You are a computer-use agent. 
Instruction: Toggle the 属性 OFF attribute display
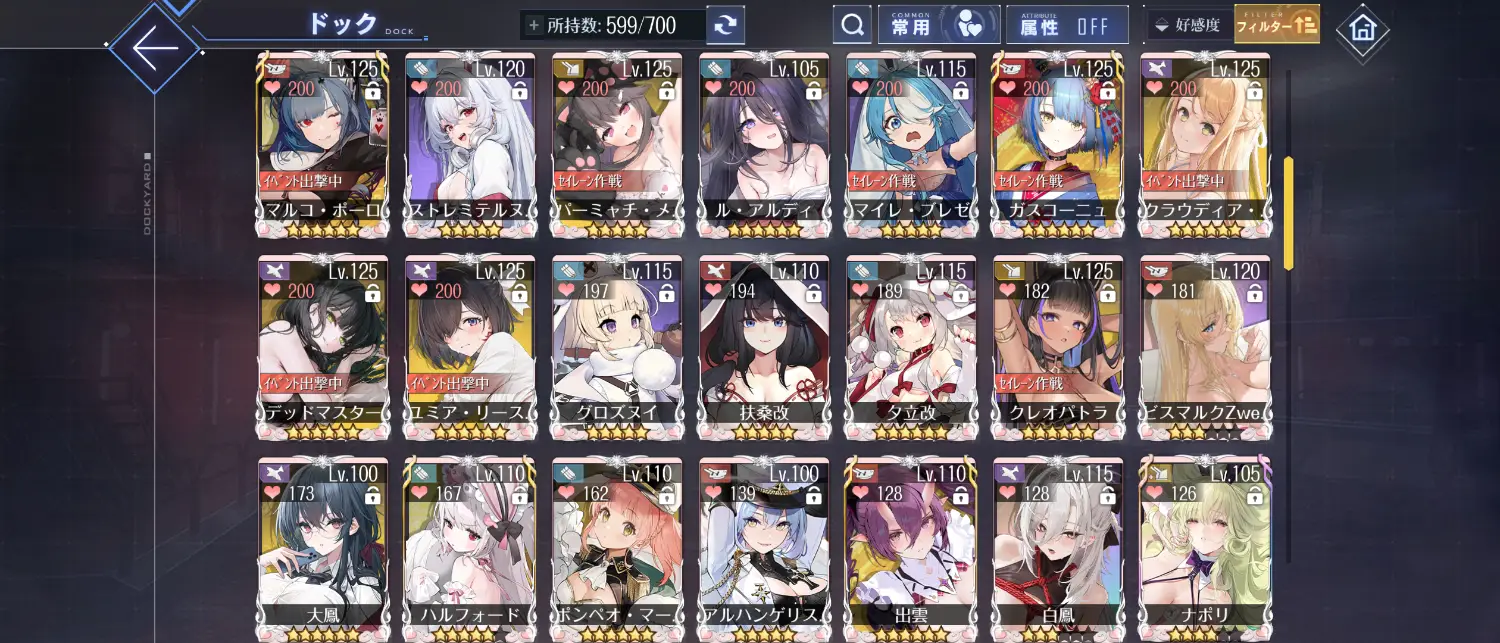click(x=1067, y=25)
